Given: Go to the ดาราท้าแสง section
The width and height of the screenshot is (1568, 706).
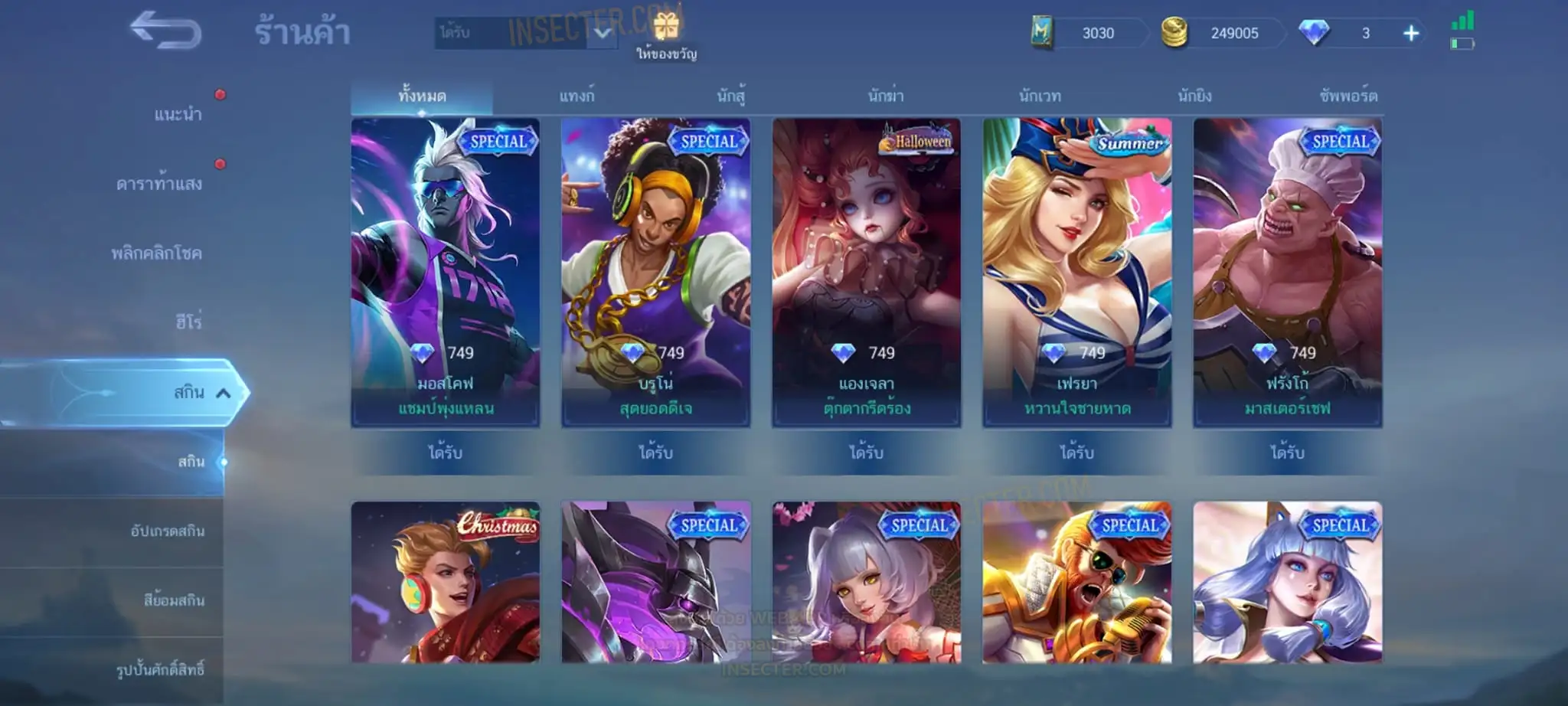Looking at the screenshot, I should coord(159,184).
